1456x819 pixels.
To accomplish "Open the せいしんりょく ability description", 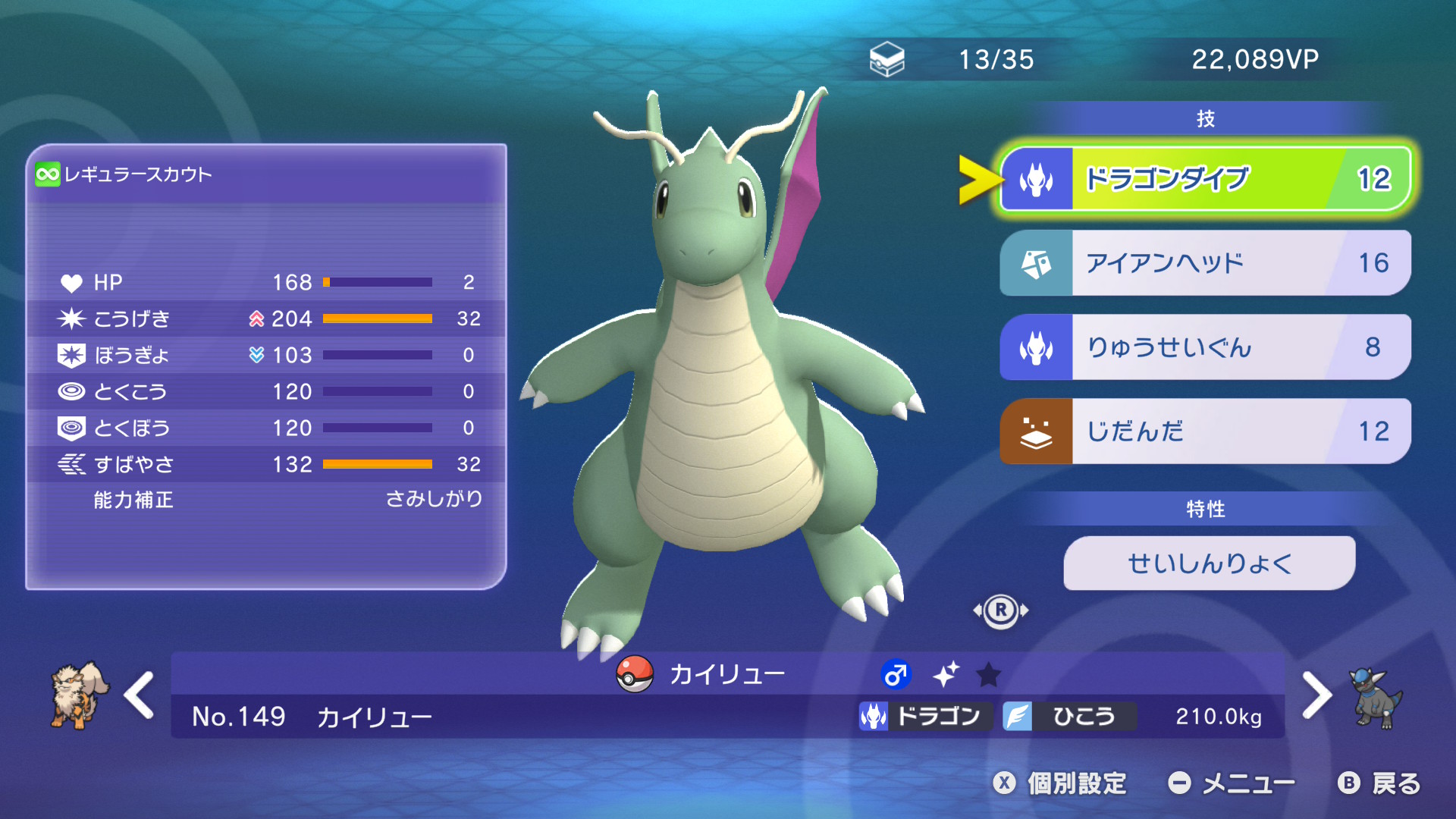I will (x=1209, y=563).
